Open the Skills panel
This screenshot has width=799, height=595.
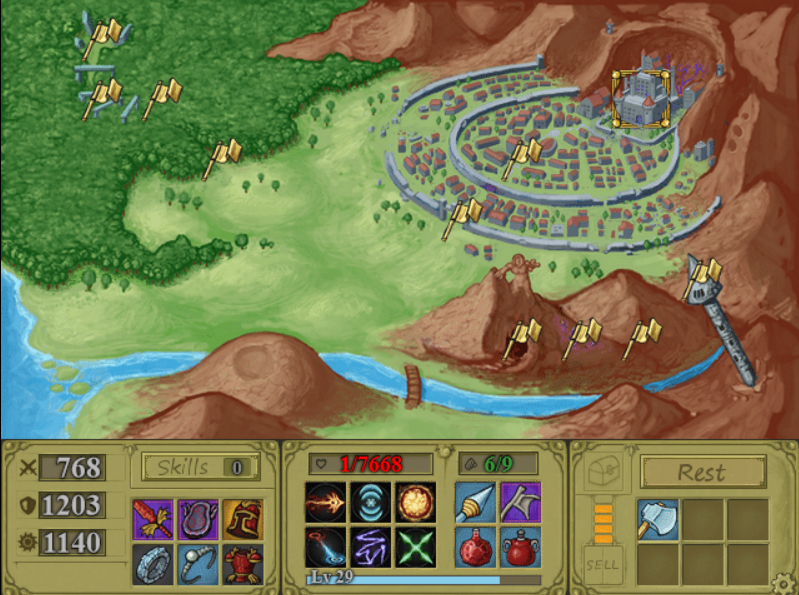tap(200, 467)
